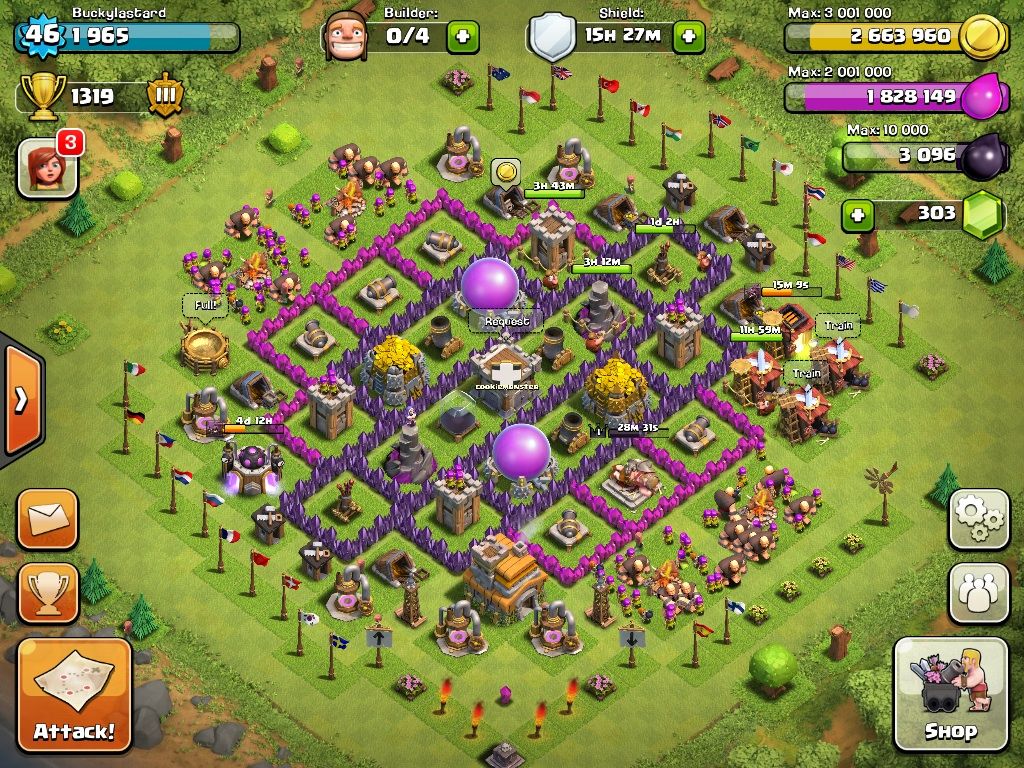Screen dimensions: 1024x768
Task: Tap the level 46 experience star
Action: point(42,36)
